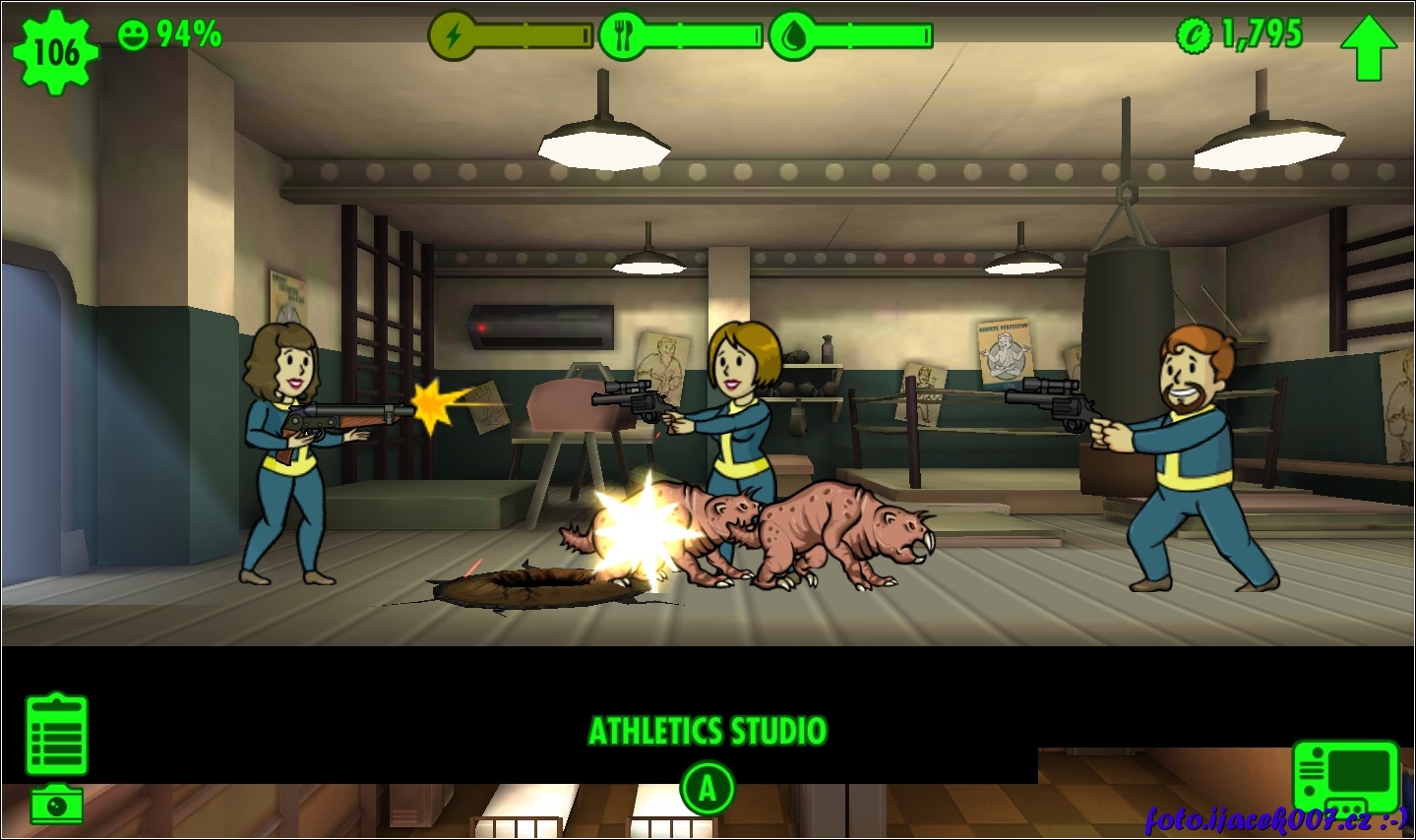Check the vault happiness smiley icon
Viewport: 1416px width, 840px height.
tap(133, 35)
